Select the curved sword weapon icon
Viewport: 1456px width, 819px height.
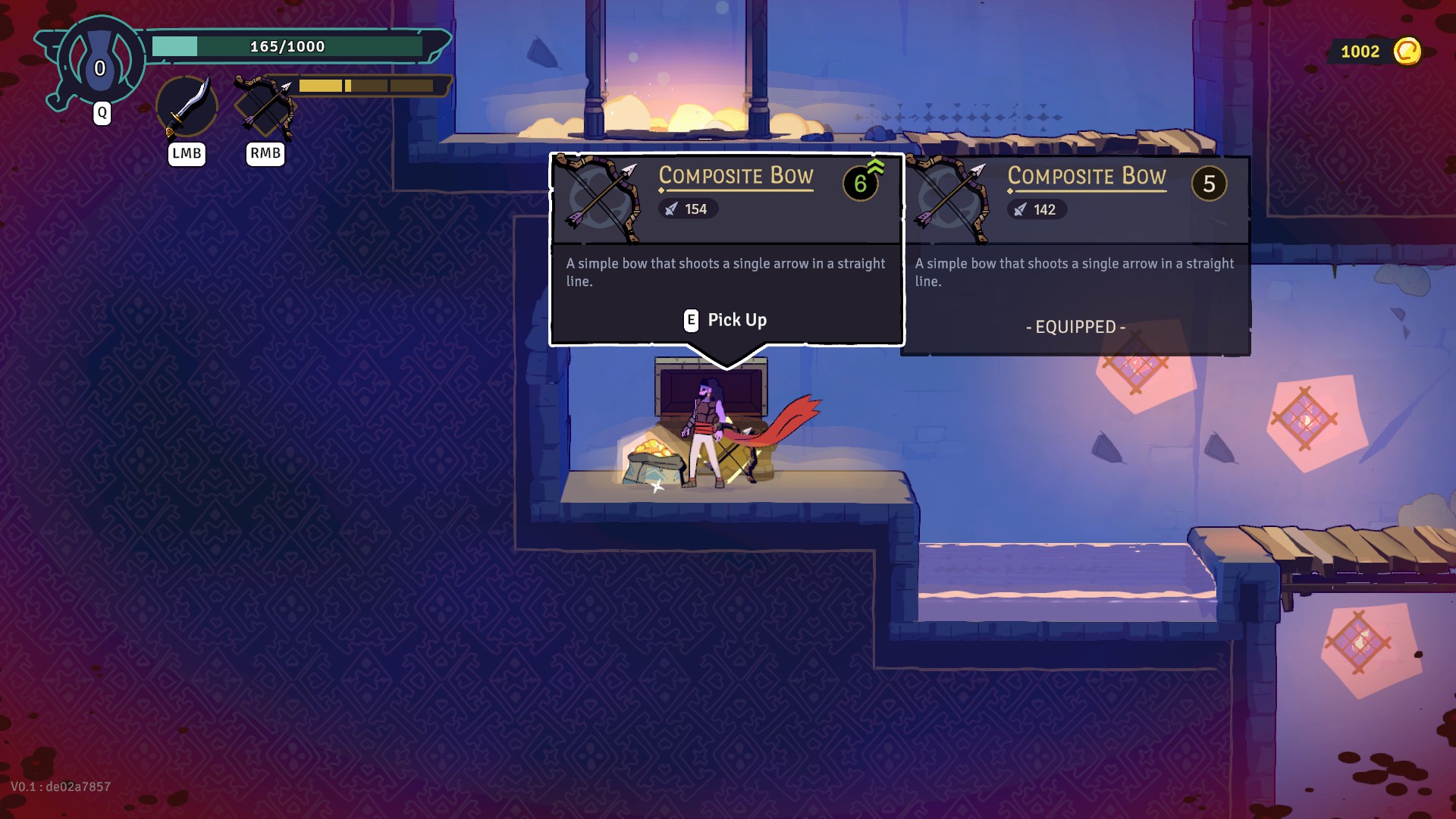[187, 107]
